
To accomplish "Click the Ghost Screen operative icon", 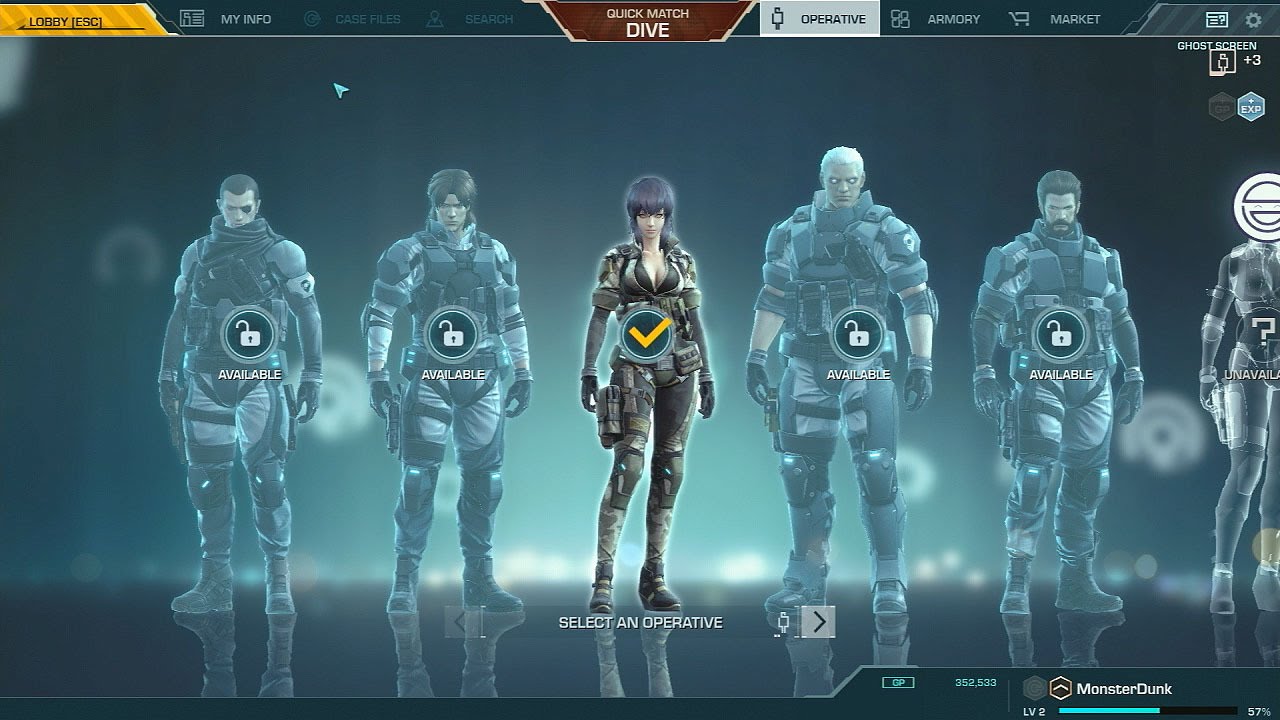I will pyautogui.click(x=1221, y=62).
